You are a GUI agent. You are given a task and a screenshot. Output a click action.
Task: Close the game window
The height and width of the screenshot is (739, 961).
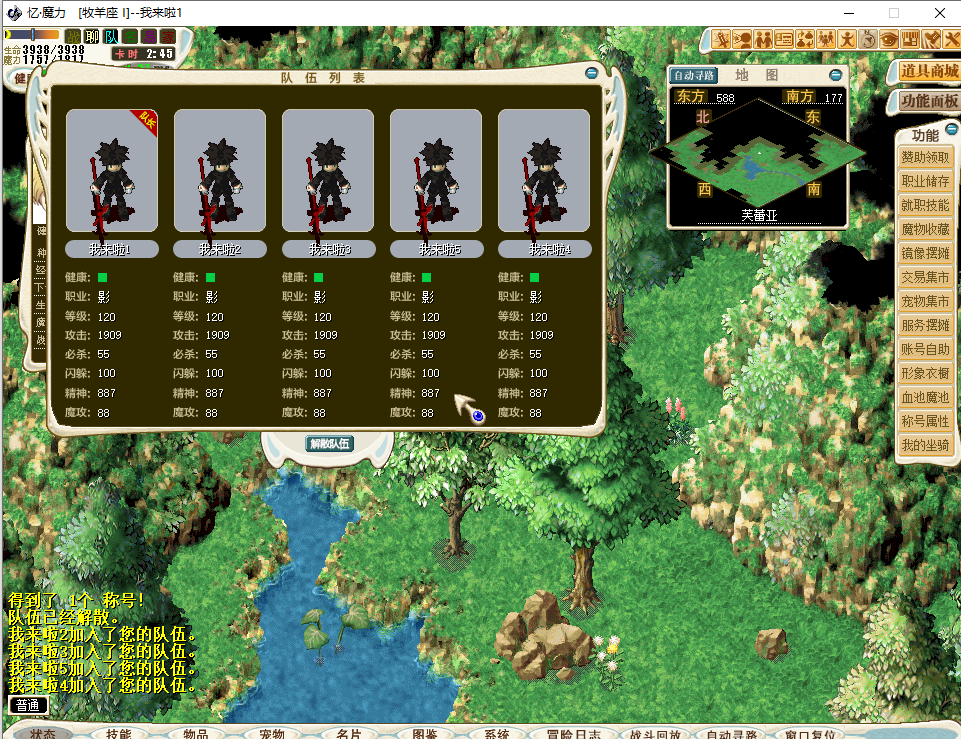938,13
